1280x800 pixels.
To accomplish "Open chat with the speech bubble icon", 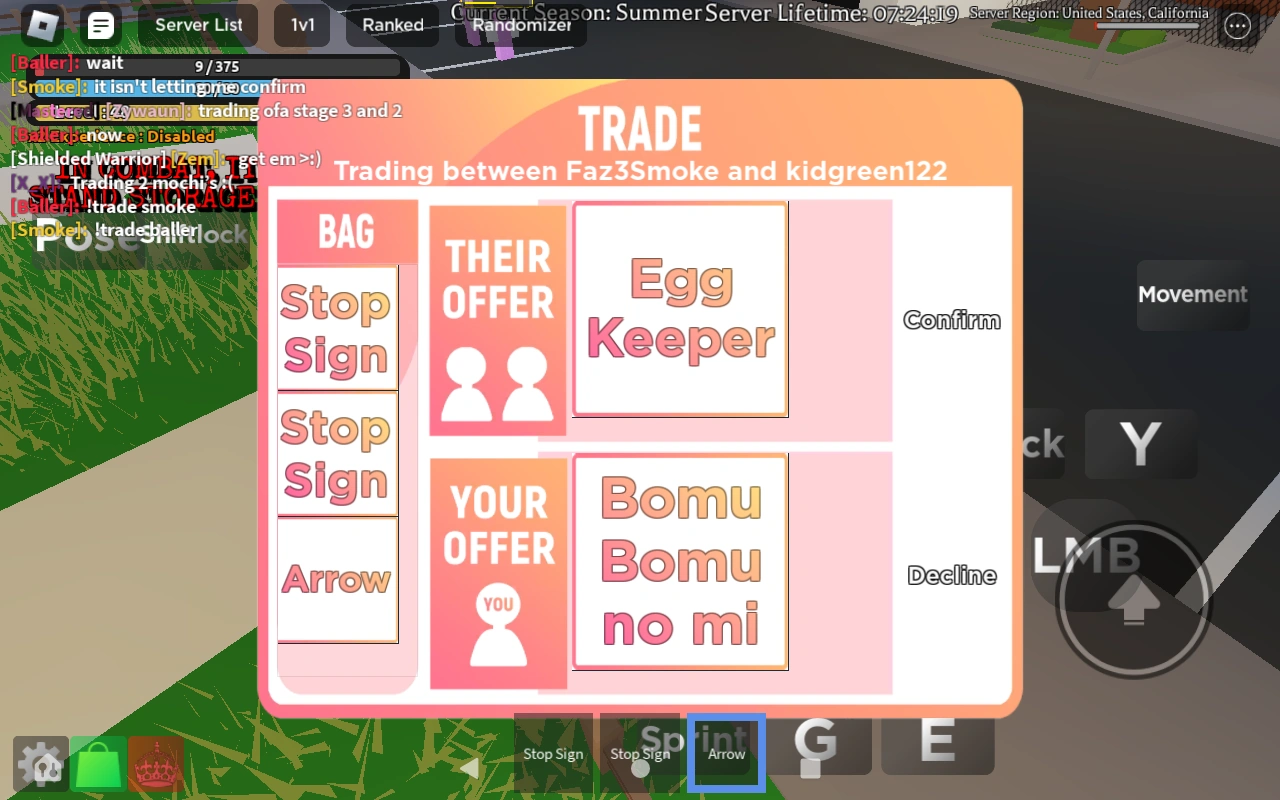I will tap(101, 26).
